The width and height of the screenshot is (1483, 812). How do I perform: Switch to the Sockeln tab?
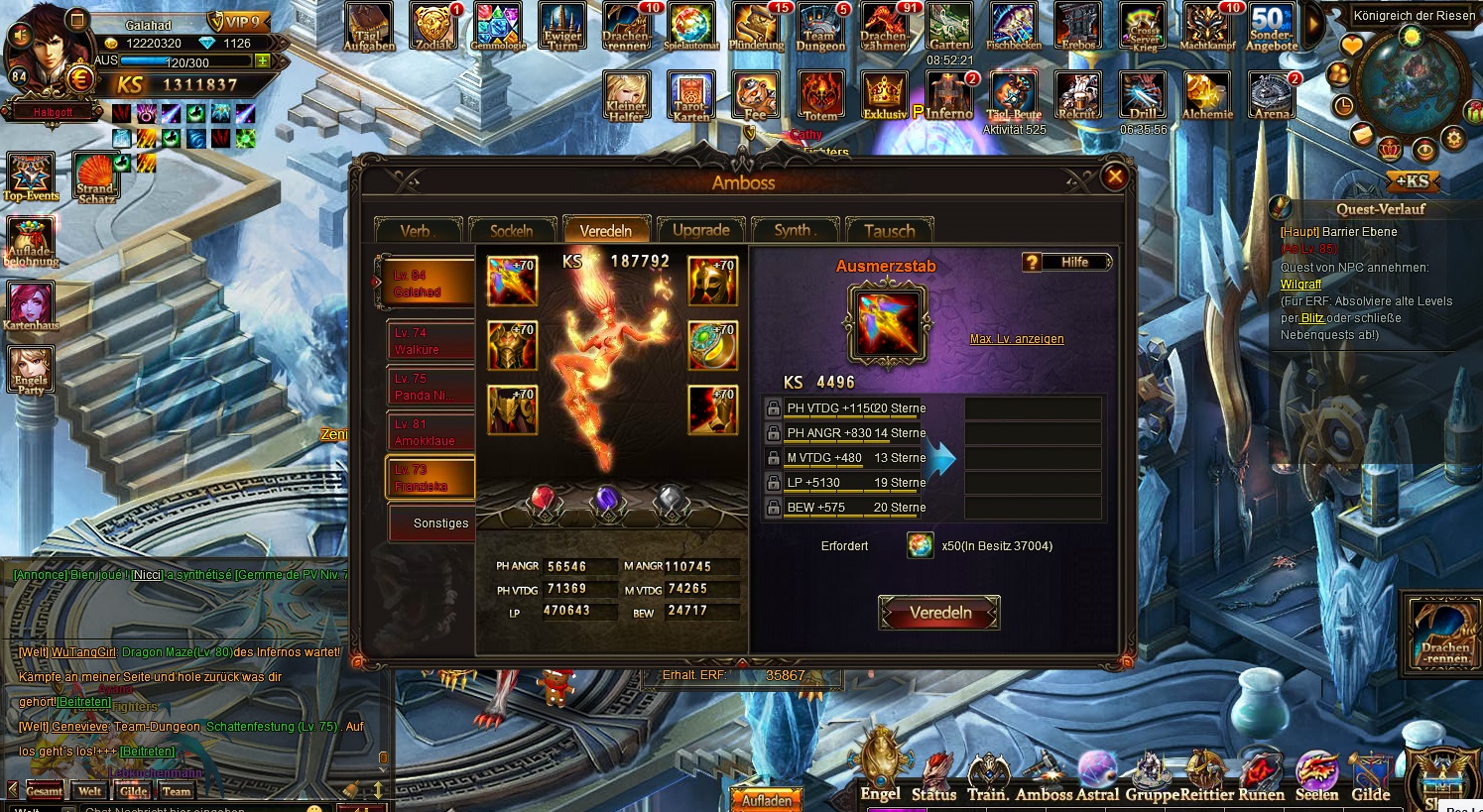click(x=512, y=230)
